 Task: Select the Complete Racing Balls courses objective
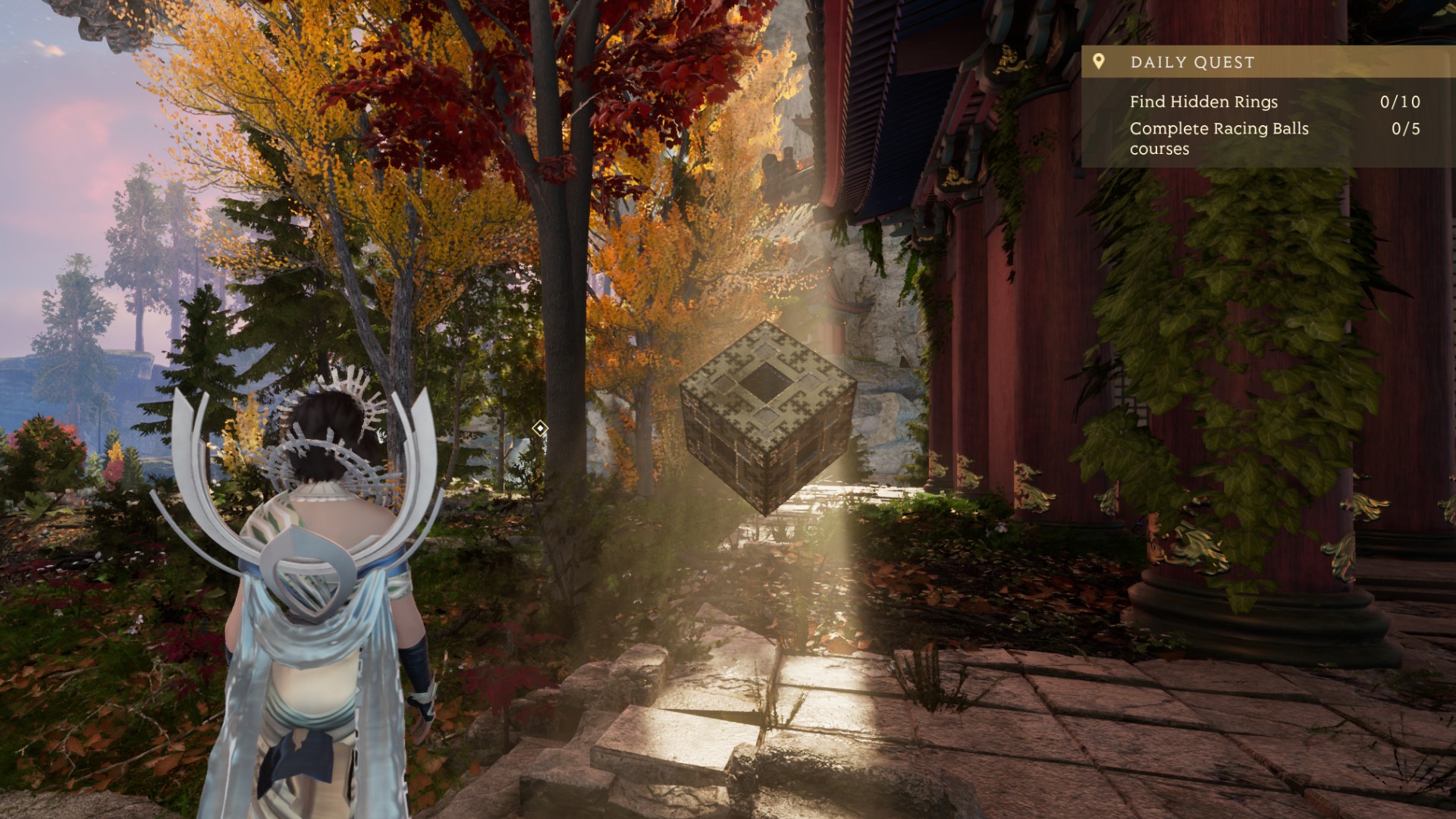1219,138
